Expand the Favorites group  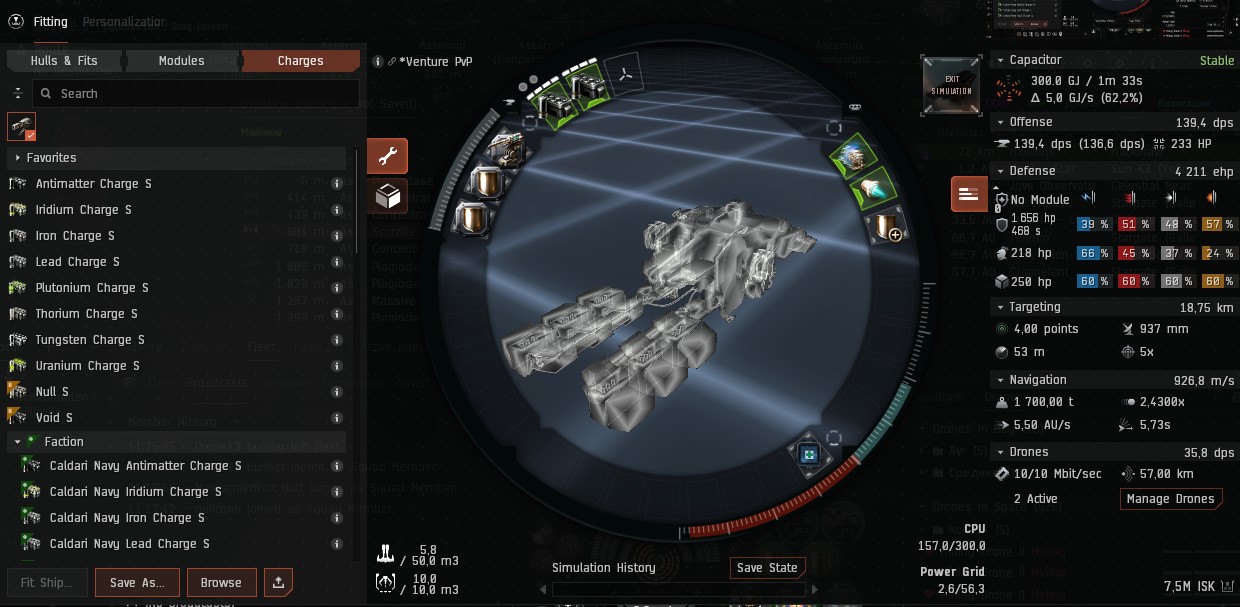point(18,158)
